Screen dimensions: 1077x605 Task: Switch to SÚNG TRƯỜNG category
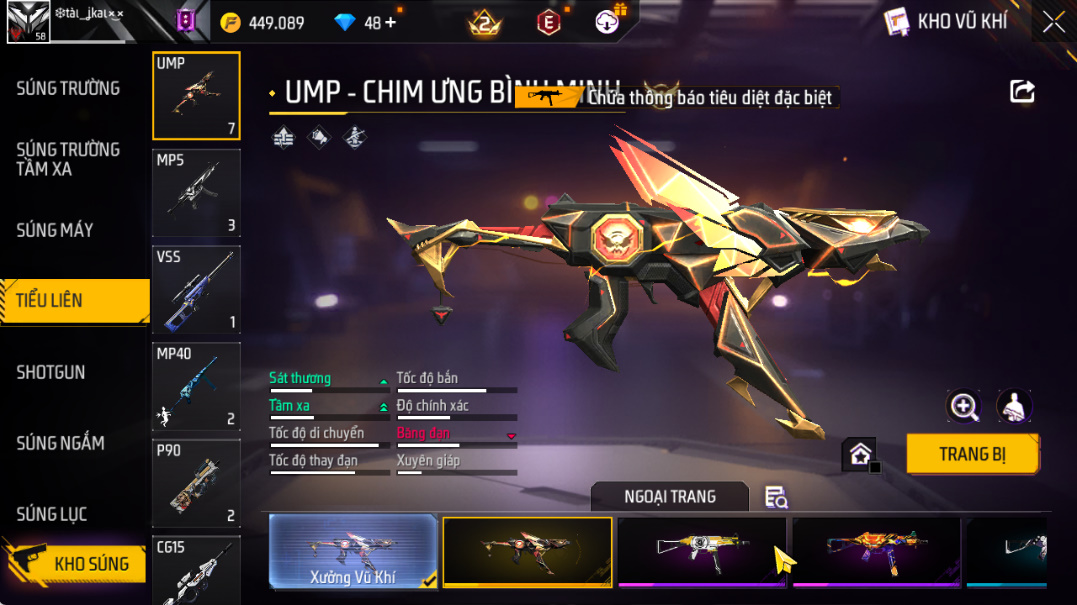68,88
